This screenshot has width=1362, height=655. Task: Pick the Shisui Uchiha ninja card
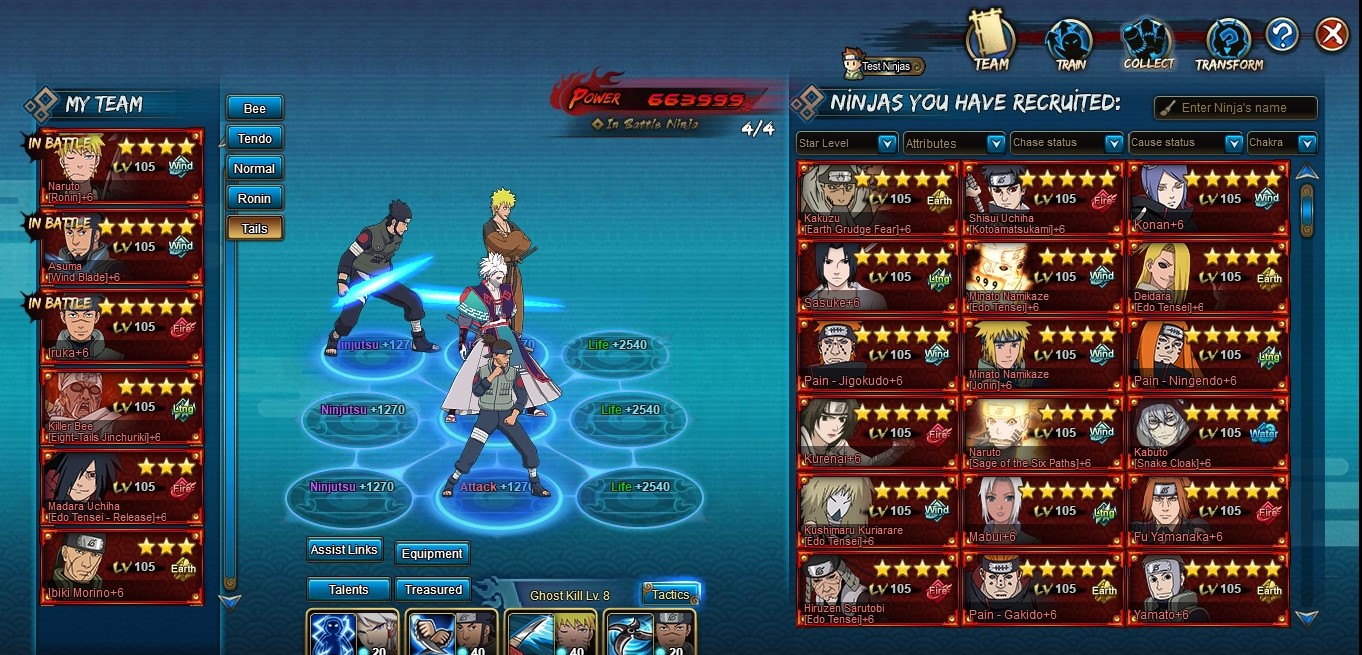coord(1043,199)
